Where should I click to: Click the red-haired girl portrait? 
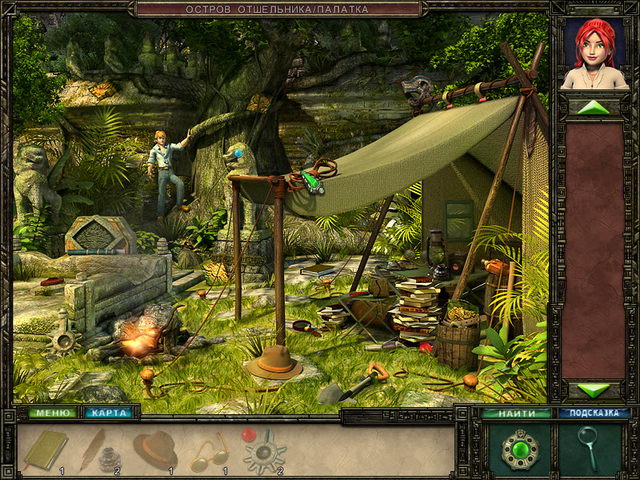(x=594, y=55)
